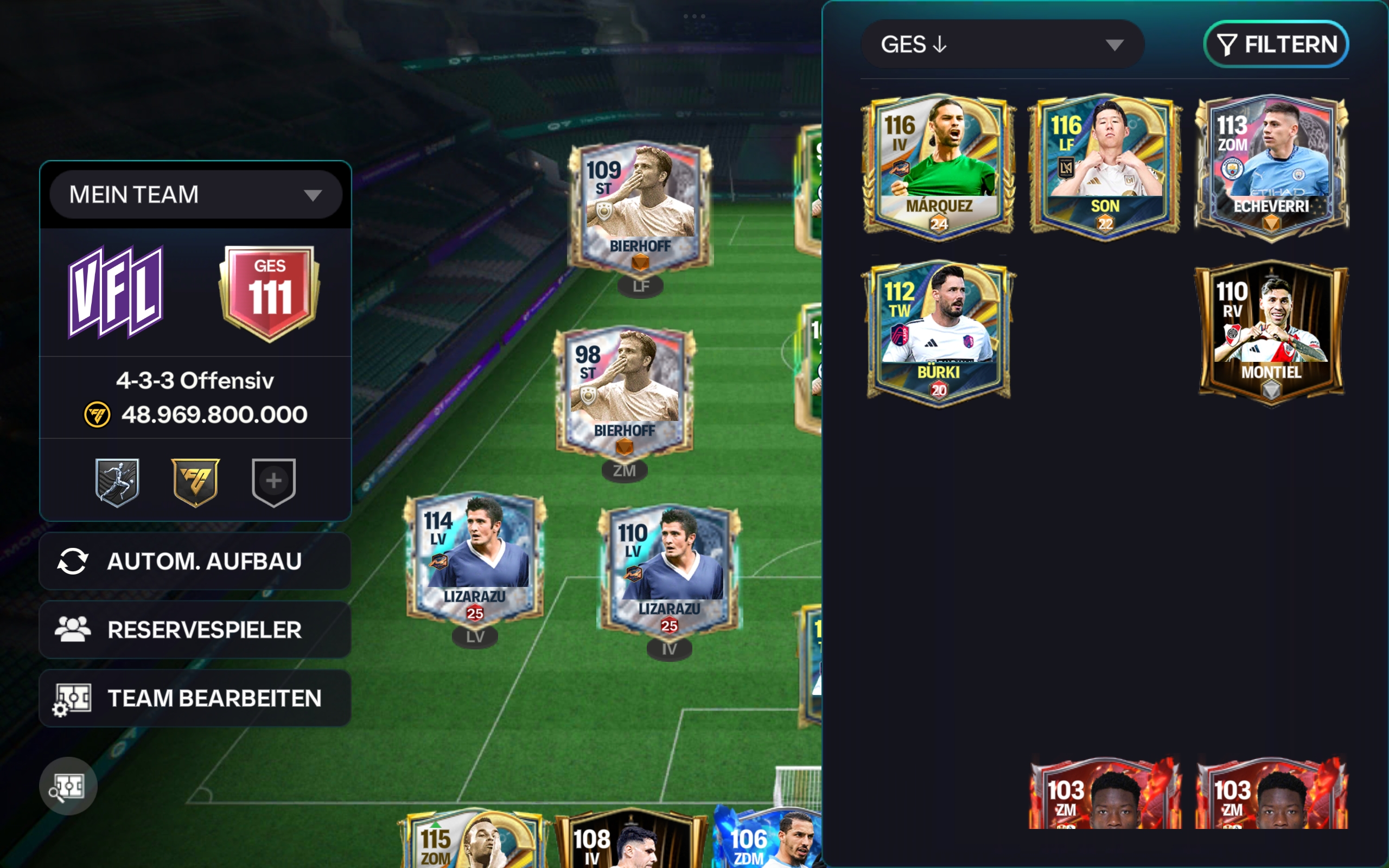Click the empty plus shield slot
The image size is (1389, 868).
point(274,482)
